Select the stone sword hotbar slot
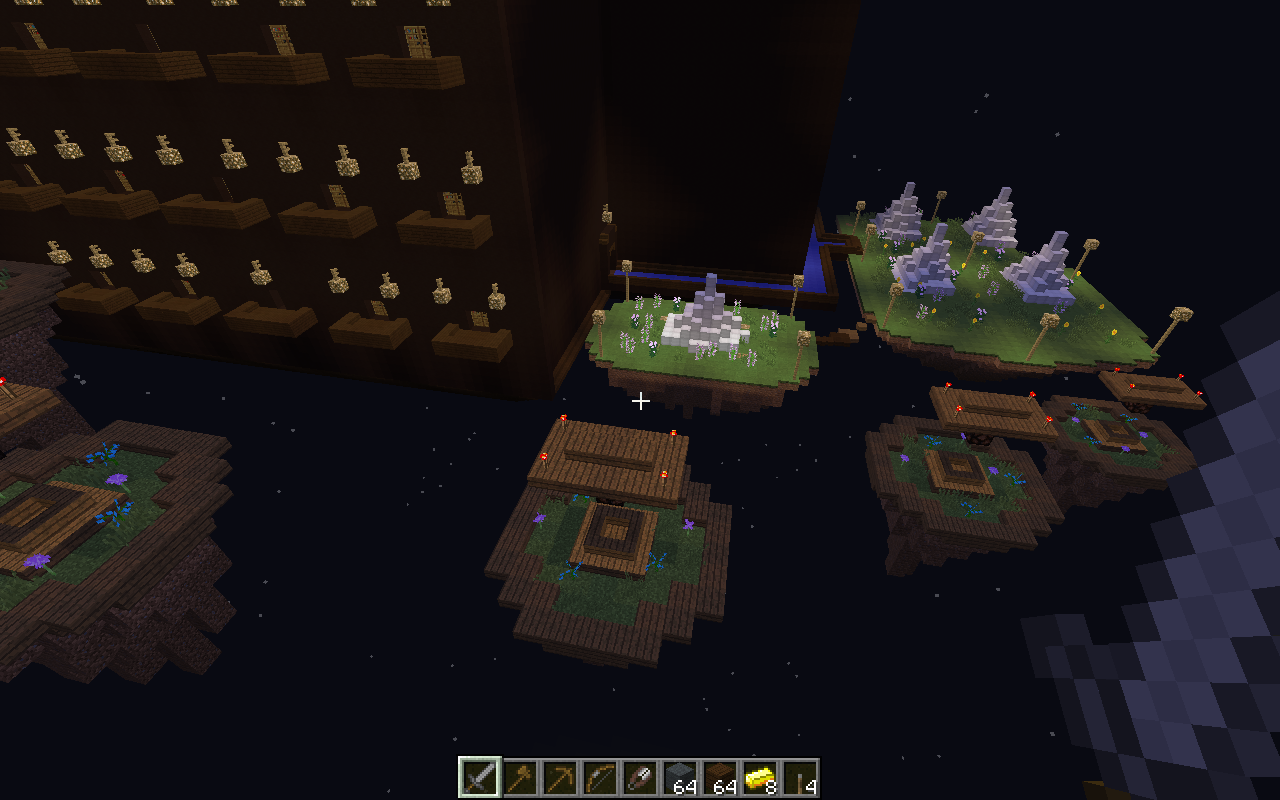The height and width of the screenshot is (800, 1280). click(479, 778)
